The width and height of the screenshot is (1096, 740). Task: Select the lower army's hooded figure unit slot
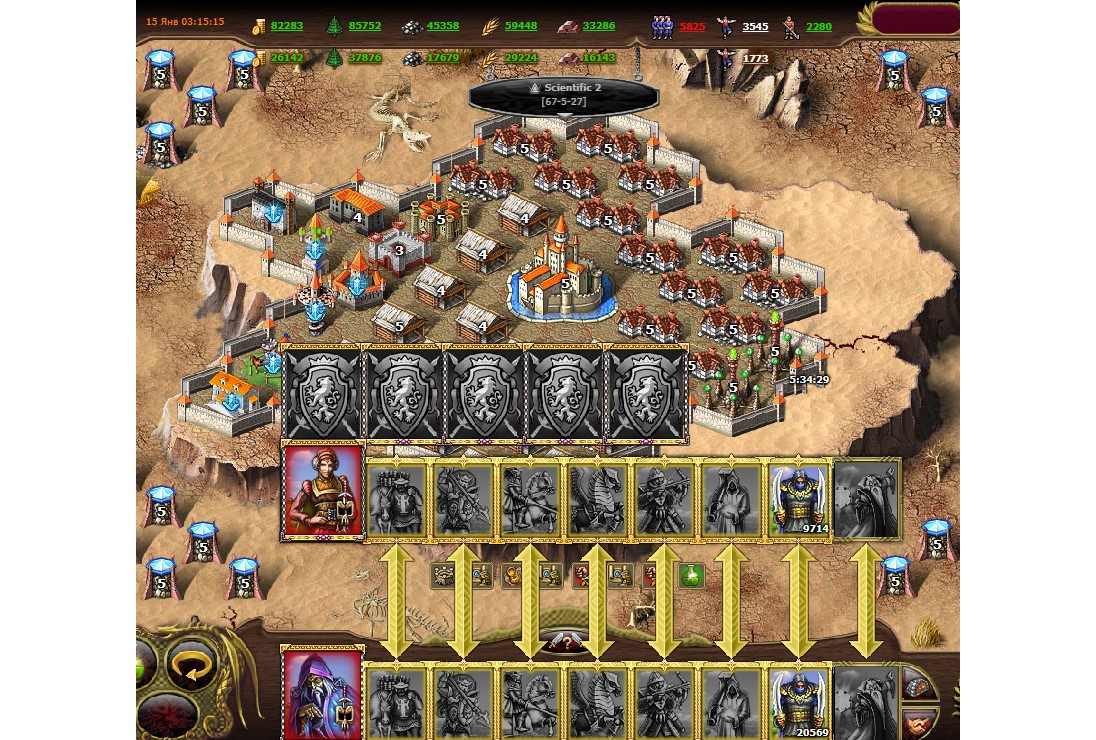click(x=731, y=701)
